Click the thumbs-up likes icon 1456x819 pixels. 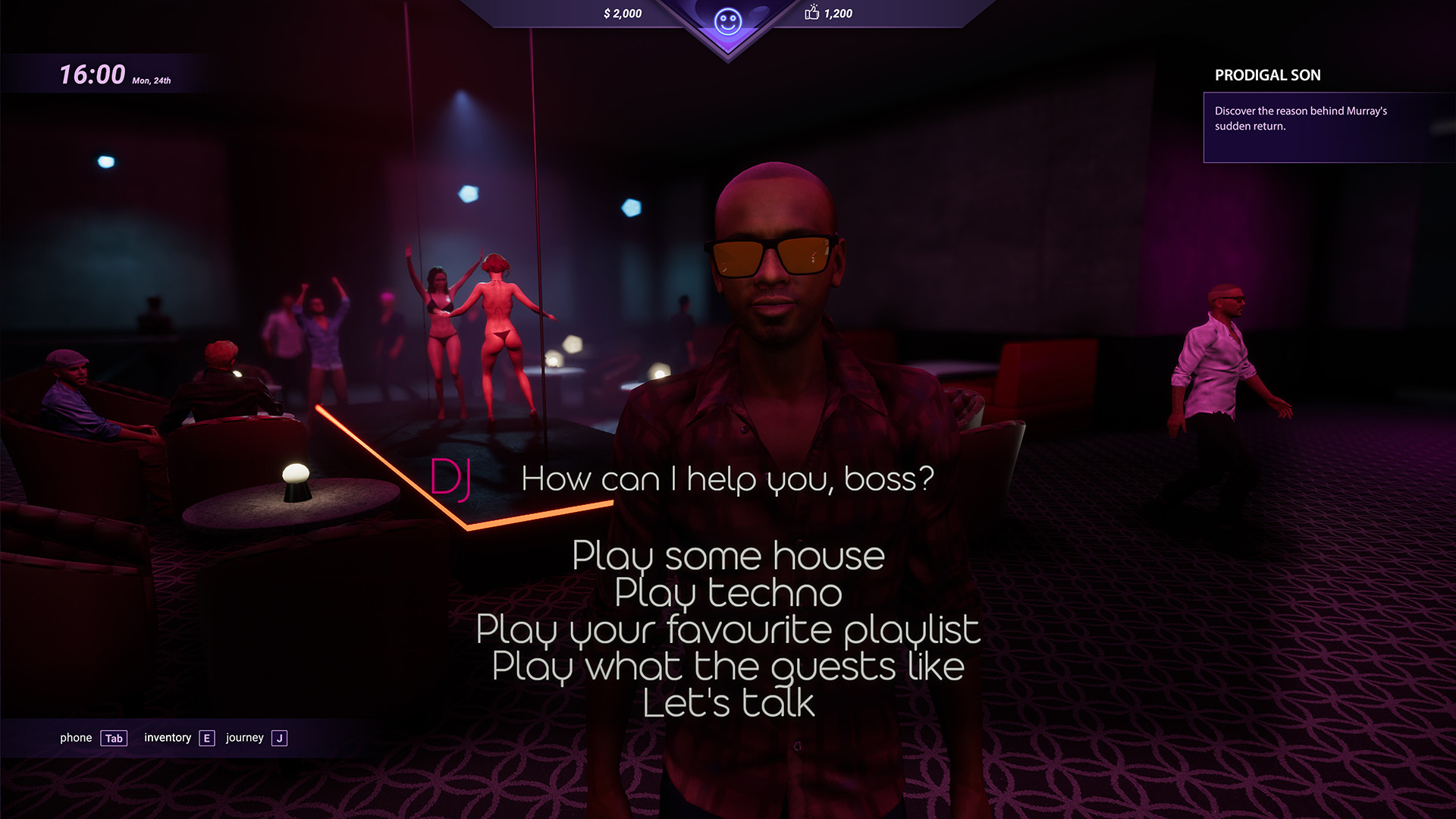pyautogui.click(x=811, y=13)
